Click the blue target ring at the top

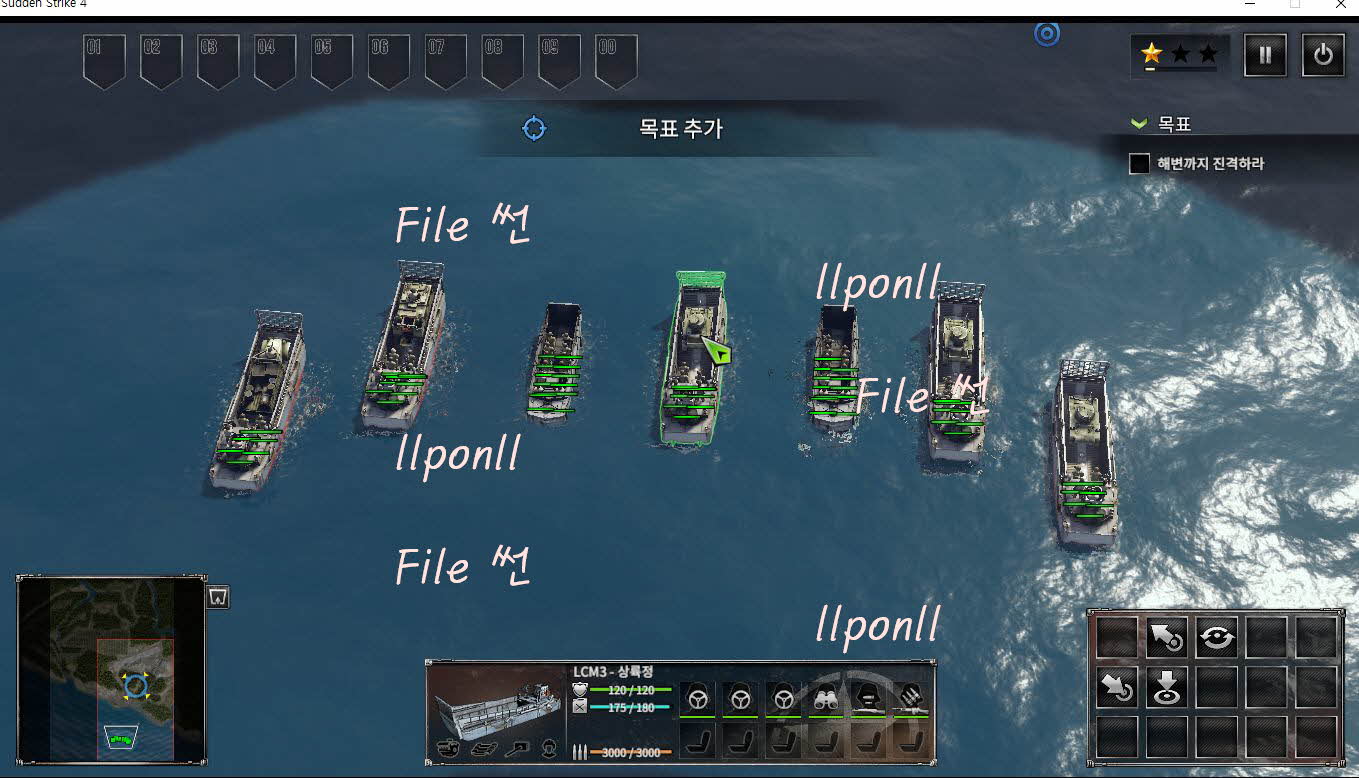point(1047,34)
